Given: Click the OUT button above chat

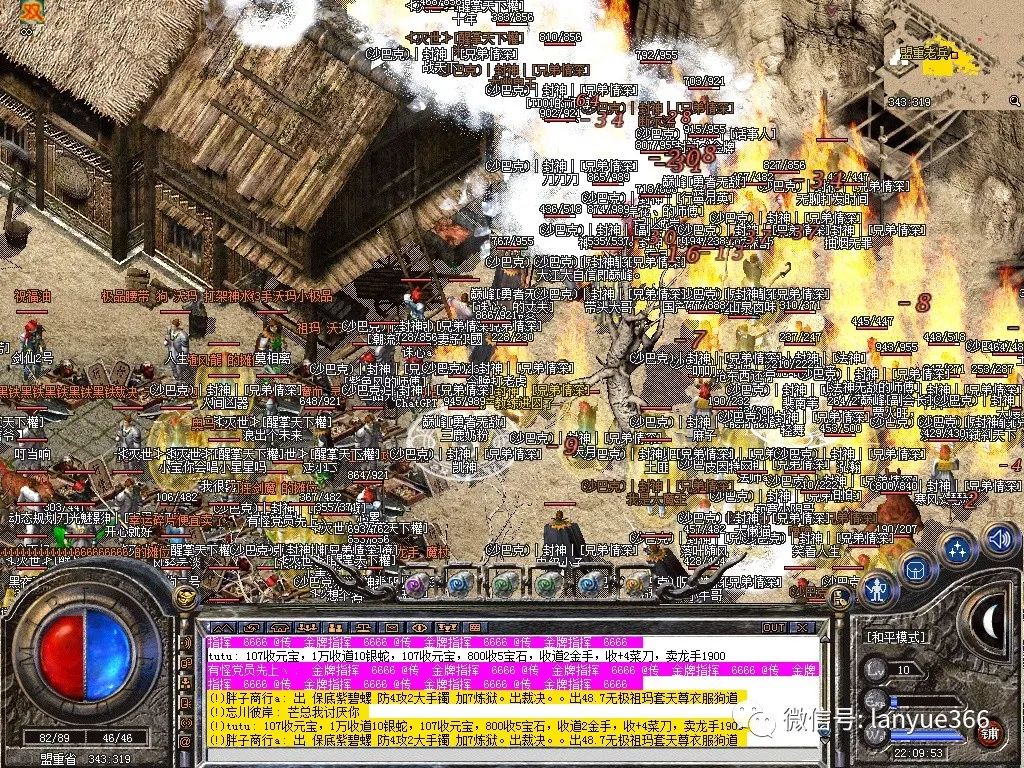Looking at the screenshot, I should tap(774, 628).
